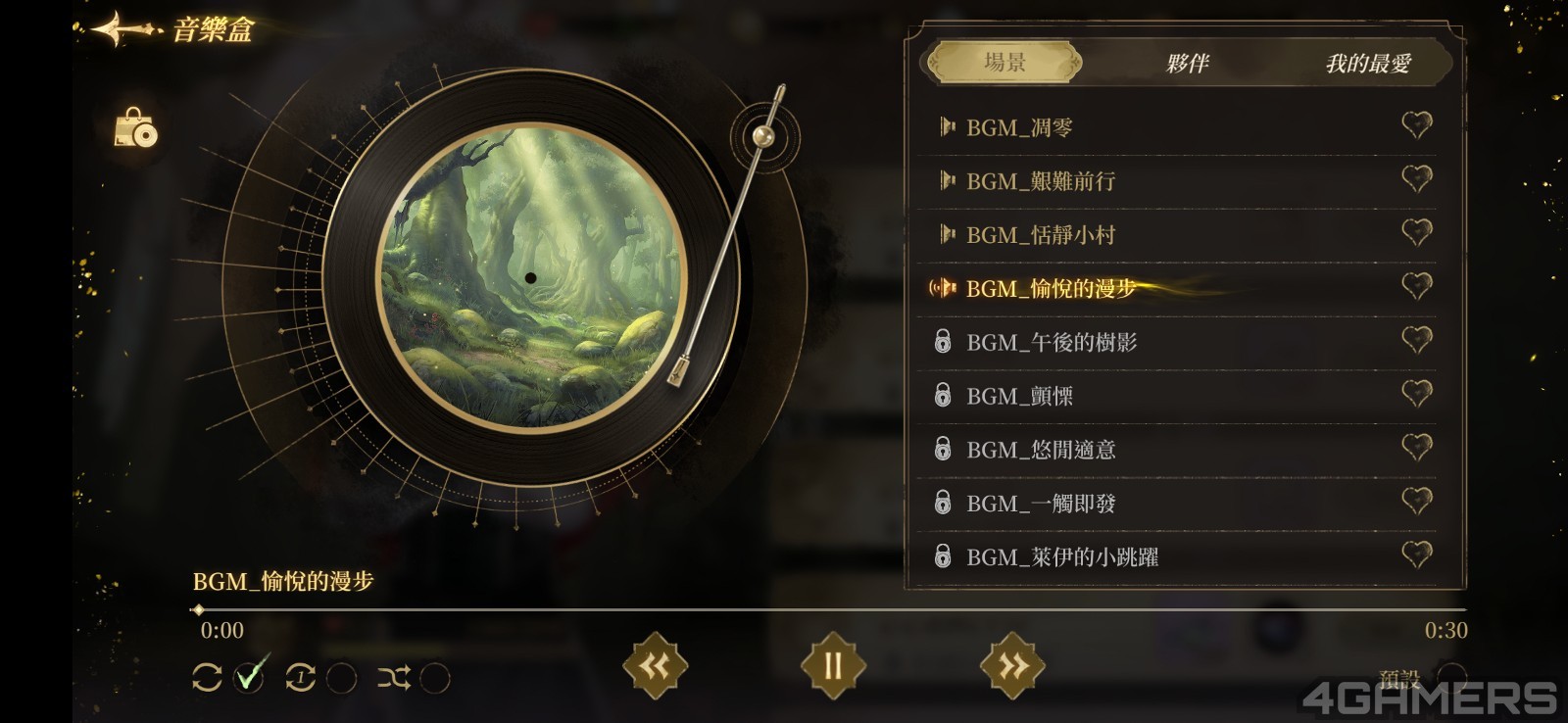Favorite BGM_愉悅的漫步 with its heart icon
The image size is (1568, 723).
click(x=1416, y=286)
